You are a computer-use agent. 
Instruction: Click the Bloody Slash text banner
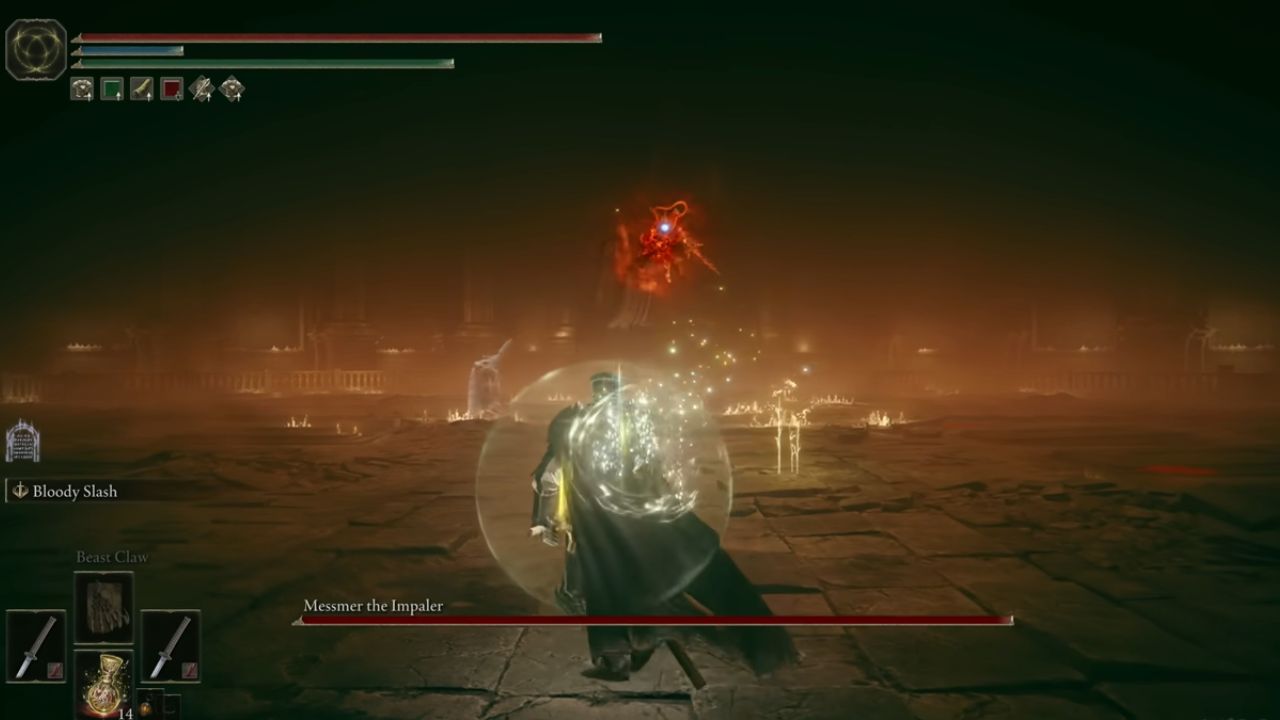click(75, 491)
